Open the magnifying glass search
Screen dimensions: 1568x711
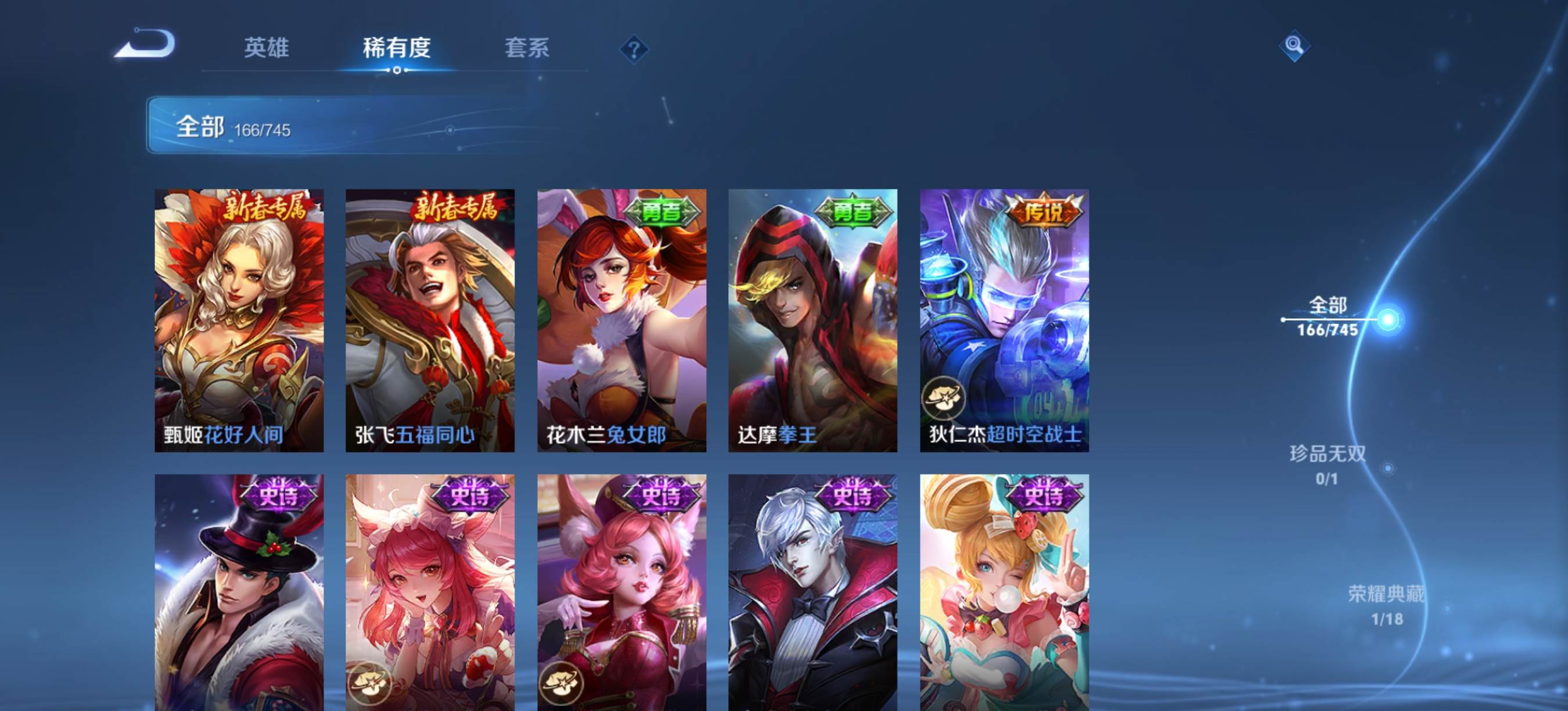point(1293,46)
